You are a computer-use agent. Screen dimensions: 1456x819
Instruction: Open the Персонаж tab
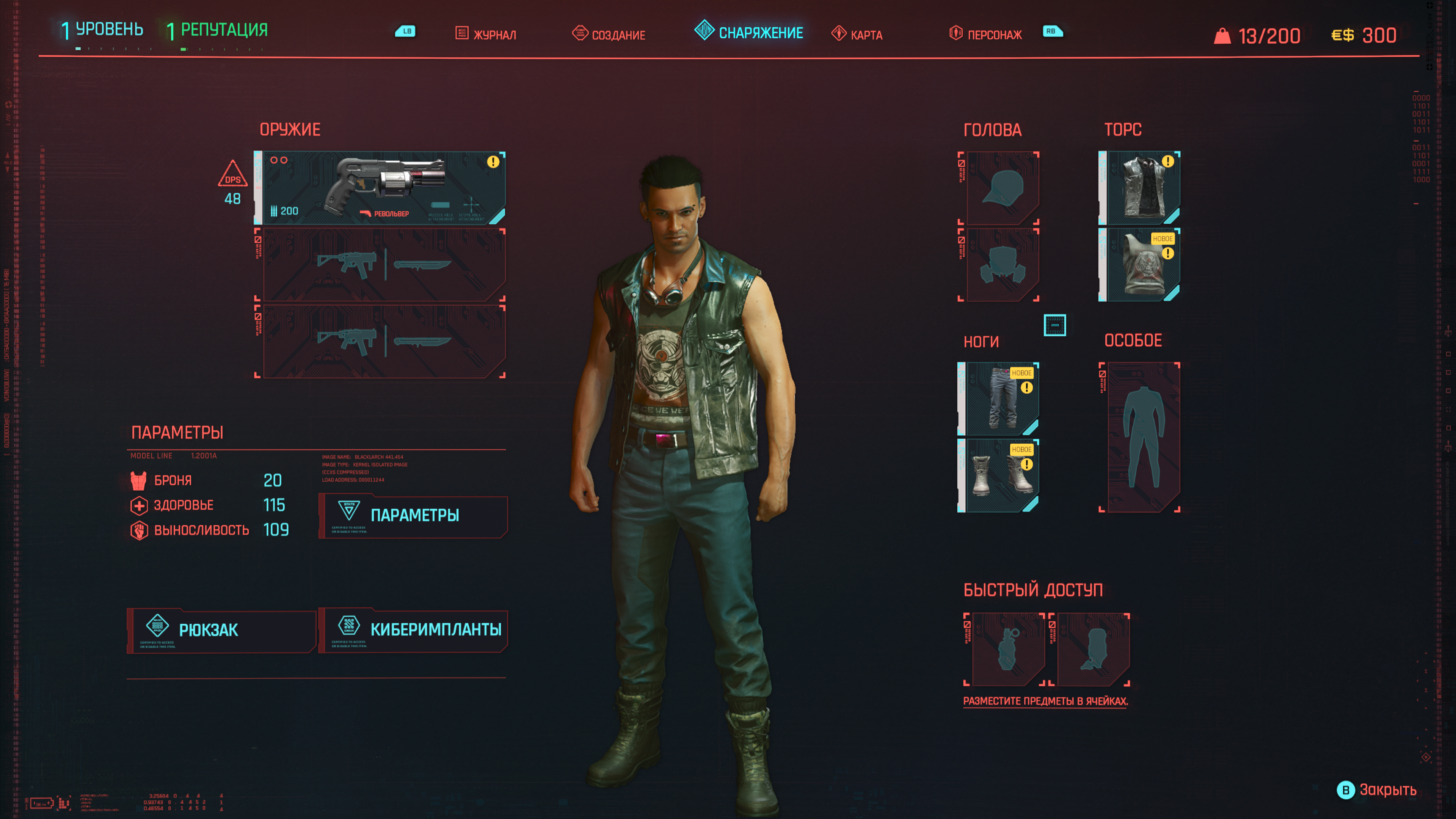(986, 34)
